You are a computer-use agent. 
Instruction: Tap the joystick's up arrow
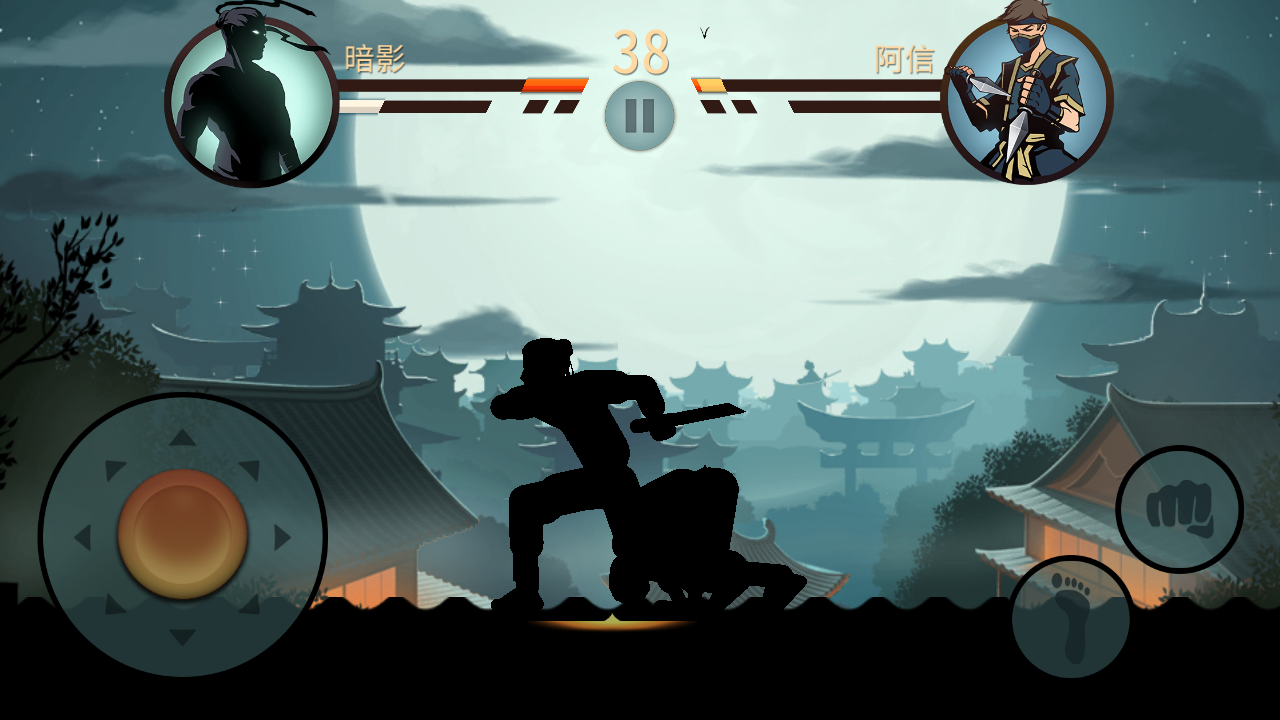pyautogui.click(x=182, y=437)
